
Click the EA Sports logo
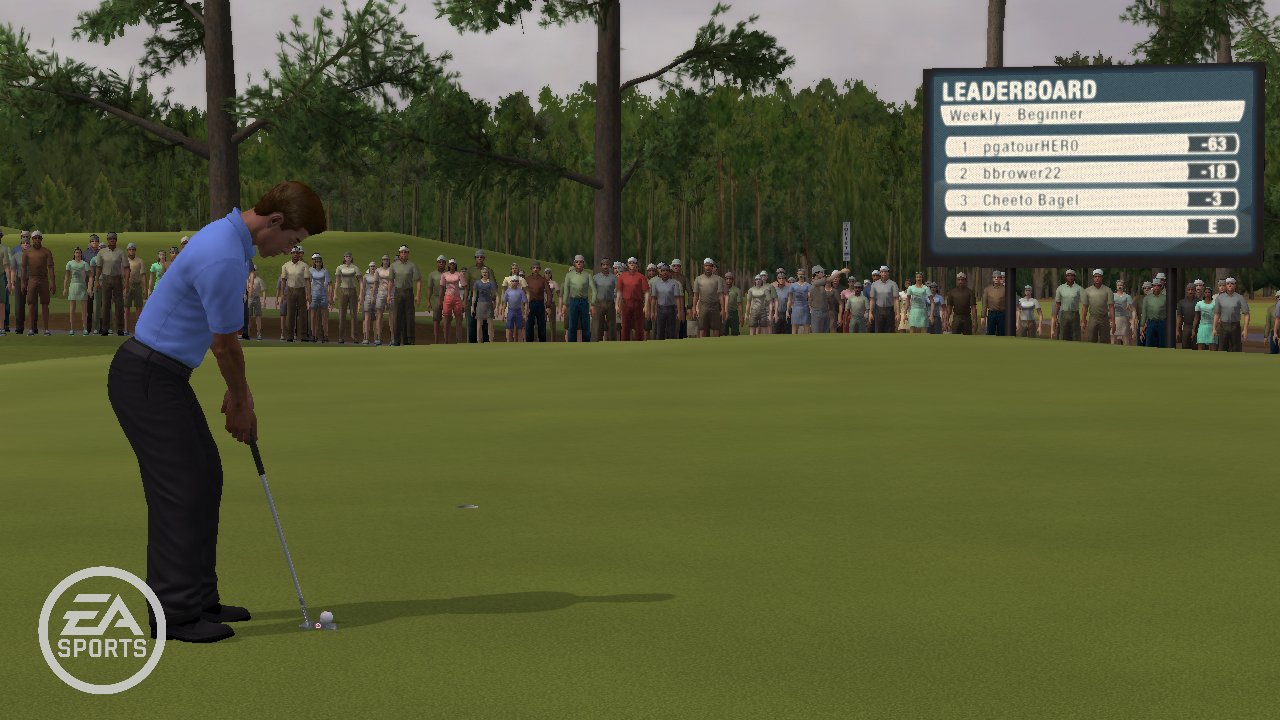102,630
